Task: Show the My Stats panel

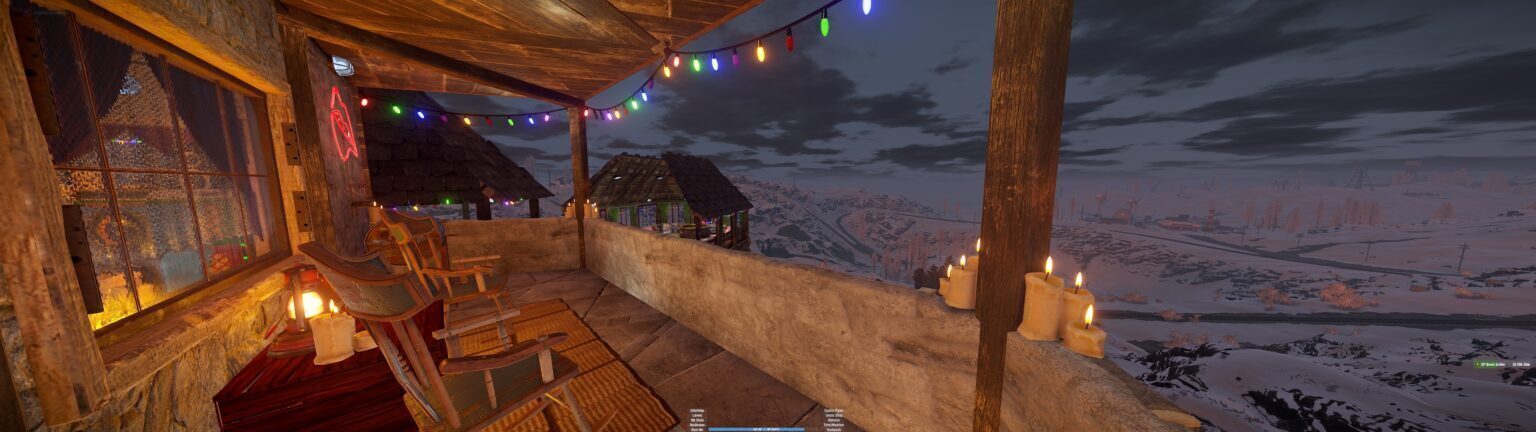Action: (x=697, y=421)
